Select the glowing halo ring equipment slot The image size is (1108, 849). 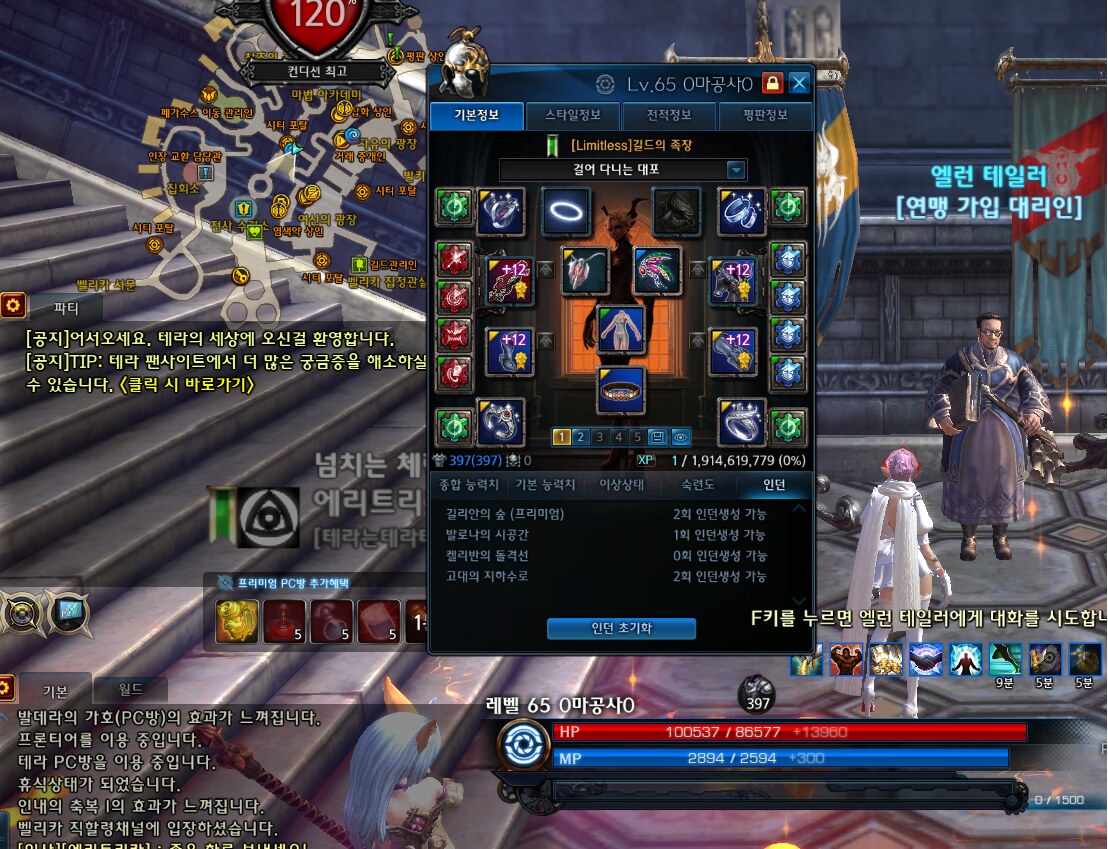point(567,211)
